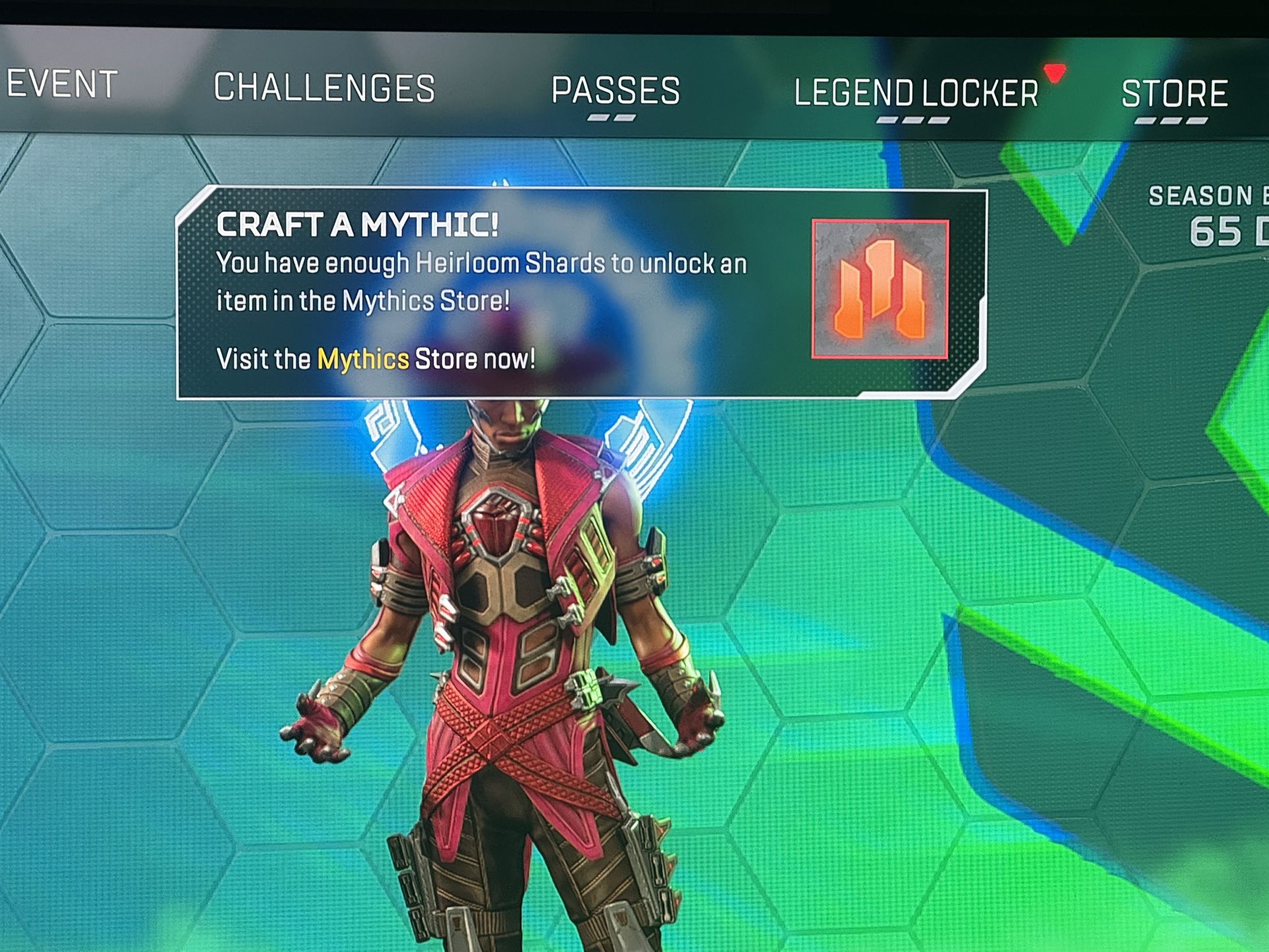Select the Store tab

pos(1174,94)
